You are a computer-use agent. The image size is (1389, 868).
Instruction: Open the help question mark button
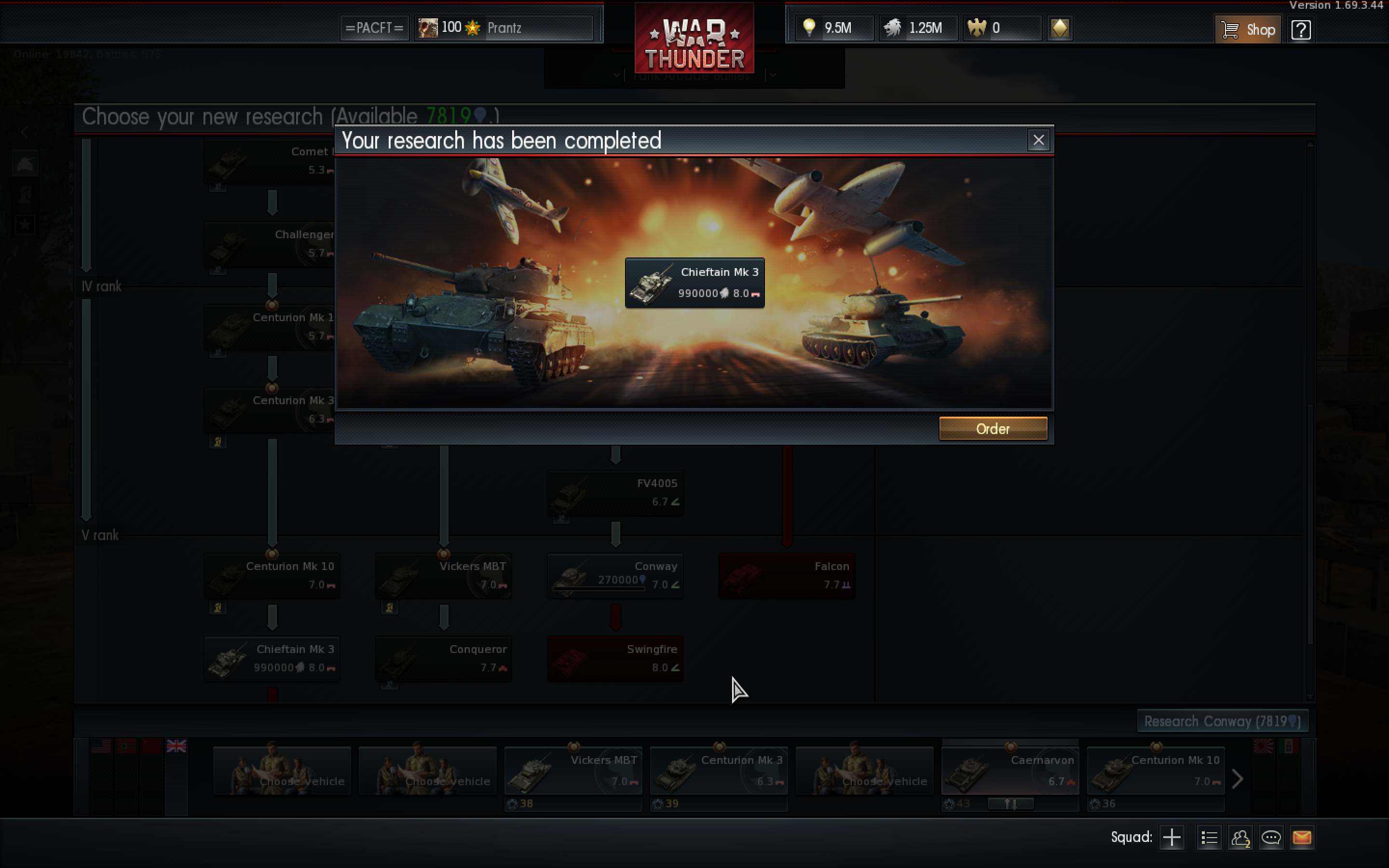(1301, 29)
